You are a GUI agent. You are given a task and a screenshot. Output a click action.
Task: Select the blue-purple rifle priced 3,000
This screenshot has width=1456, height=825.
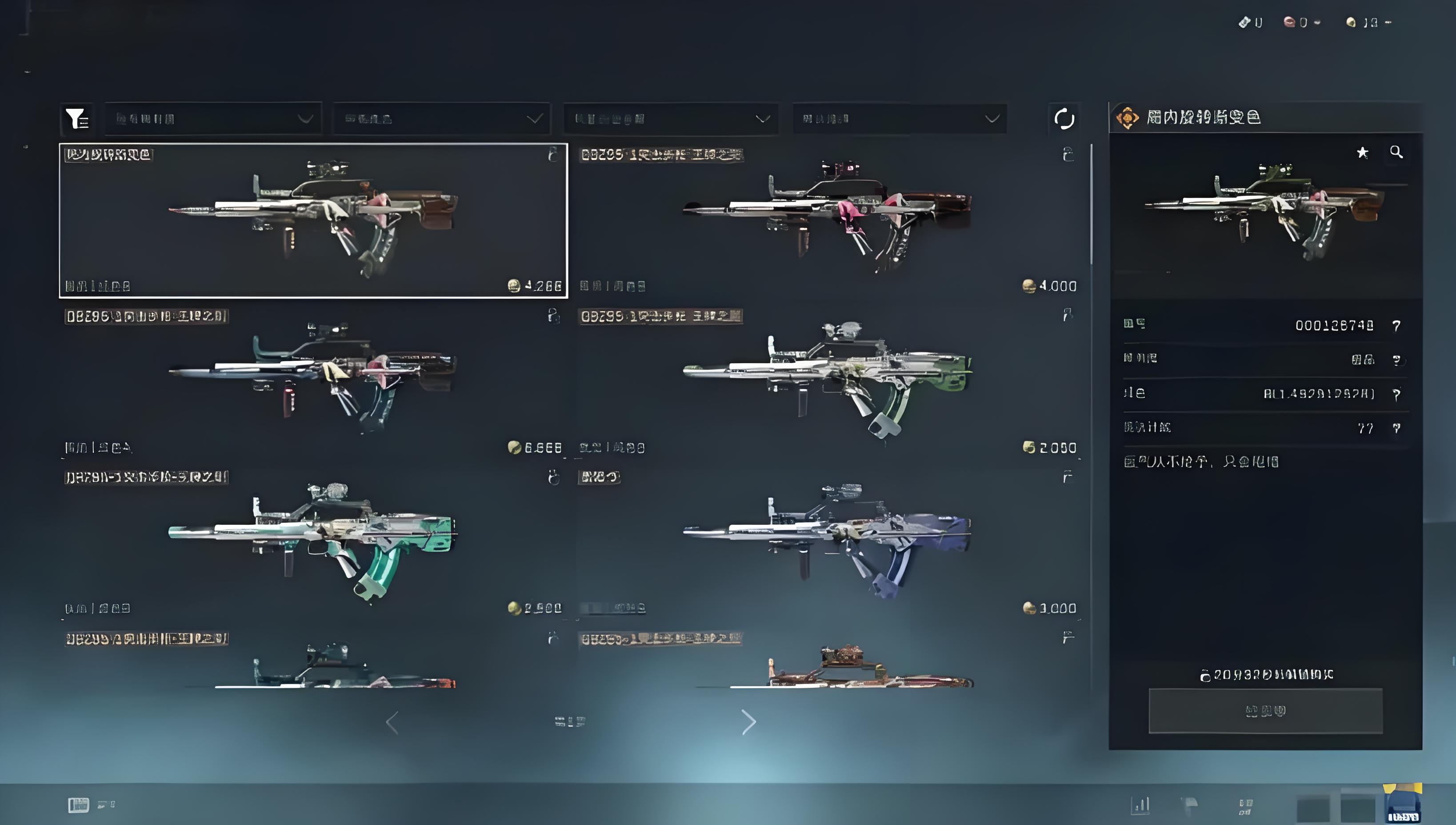coord(828,542)
